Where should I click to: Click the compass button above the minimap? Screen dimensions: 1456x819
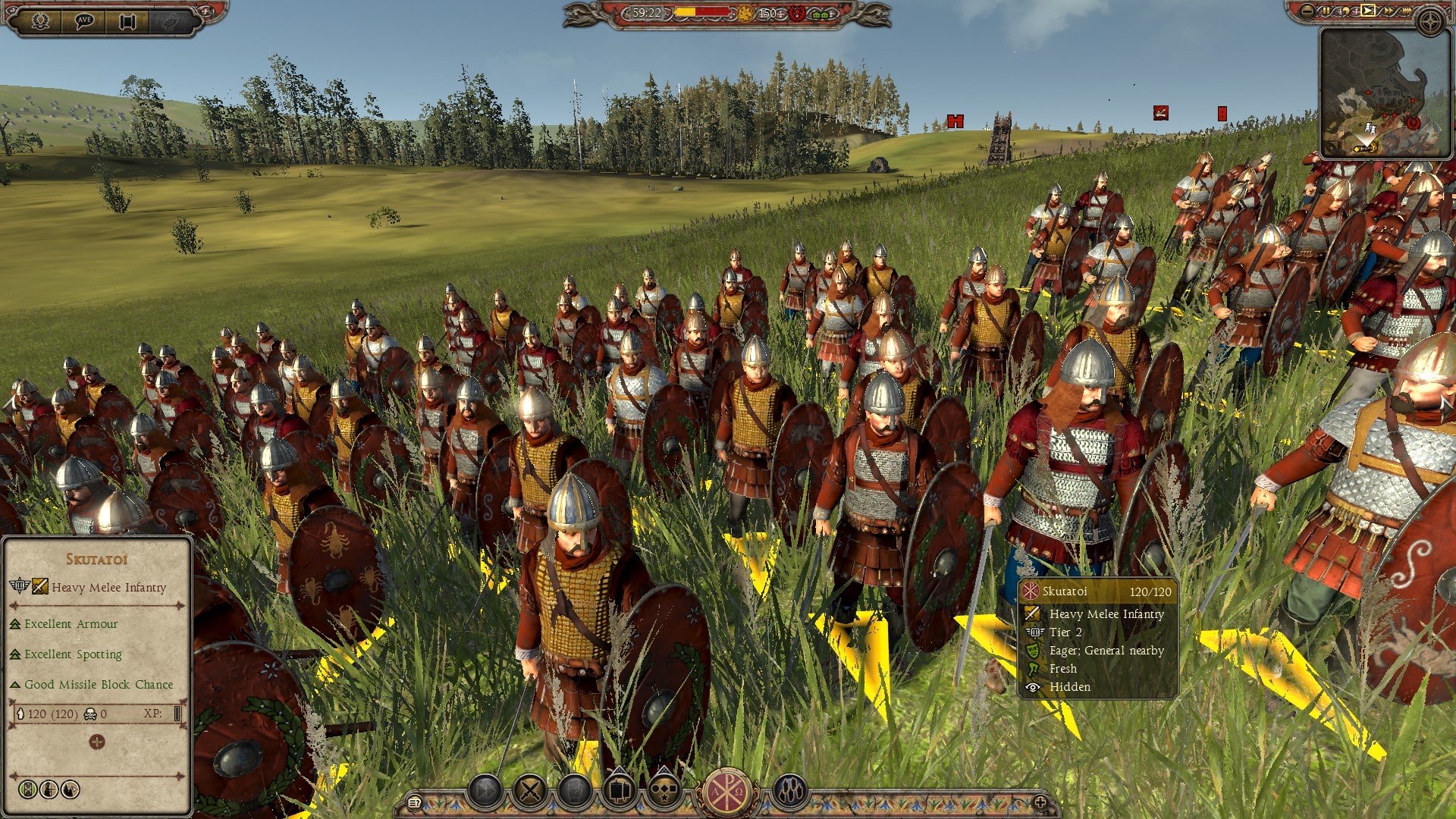1430,21
